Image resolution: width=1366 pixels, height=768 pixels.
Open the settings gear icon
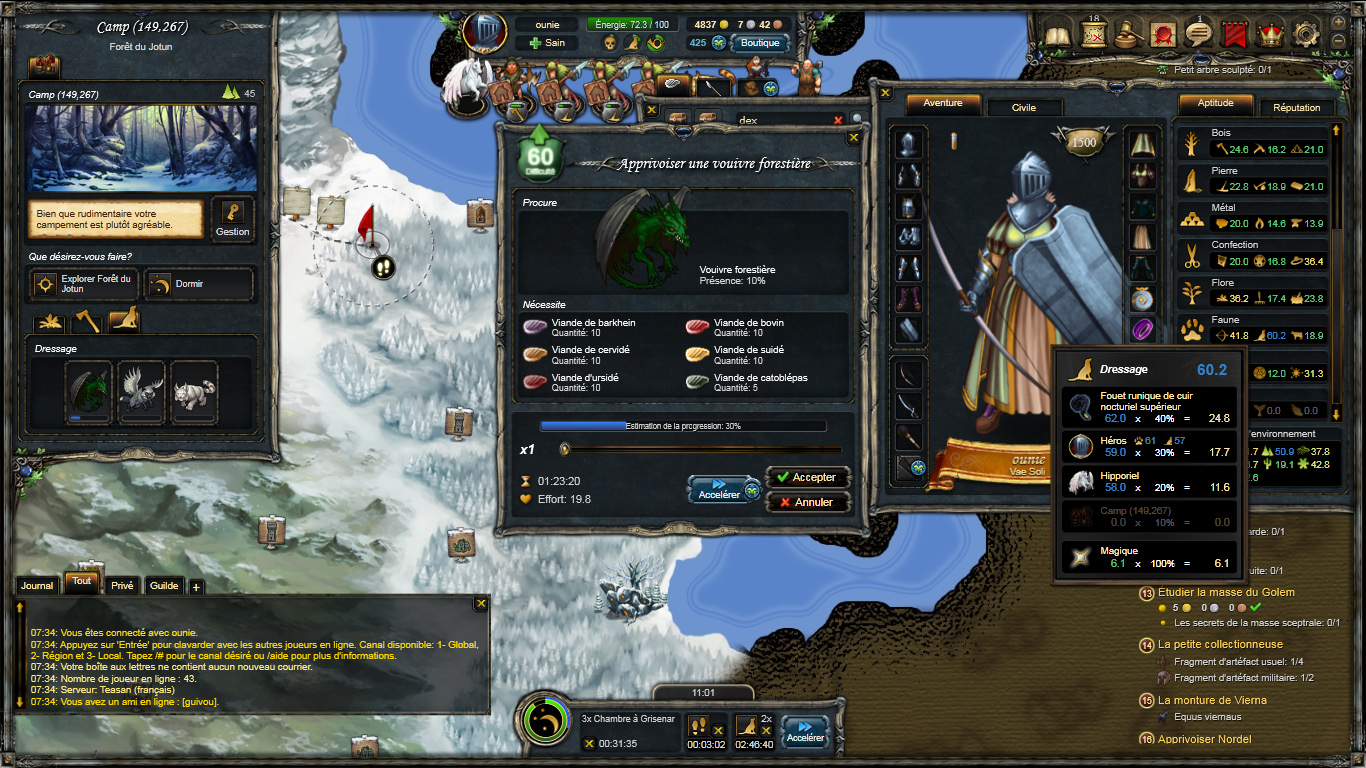tap(1306, 33)
